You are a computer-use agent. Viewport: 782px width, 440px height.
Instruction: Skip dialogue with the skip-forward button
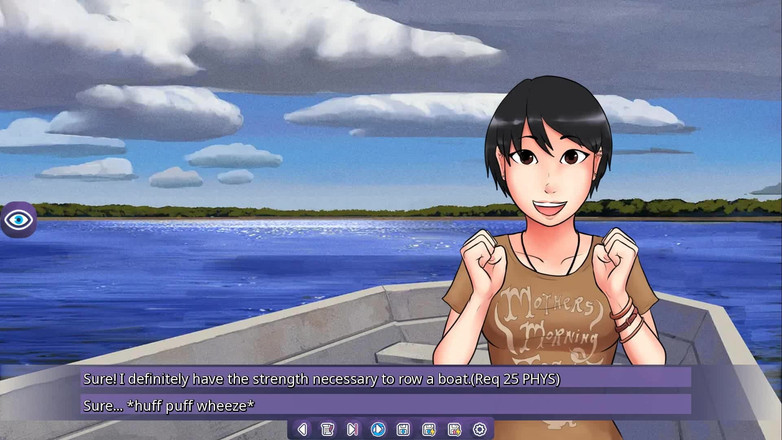click(x=352, y=429)
